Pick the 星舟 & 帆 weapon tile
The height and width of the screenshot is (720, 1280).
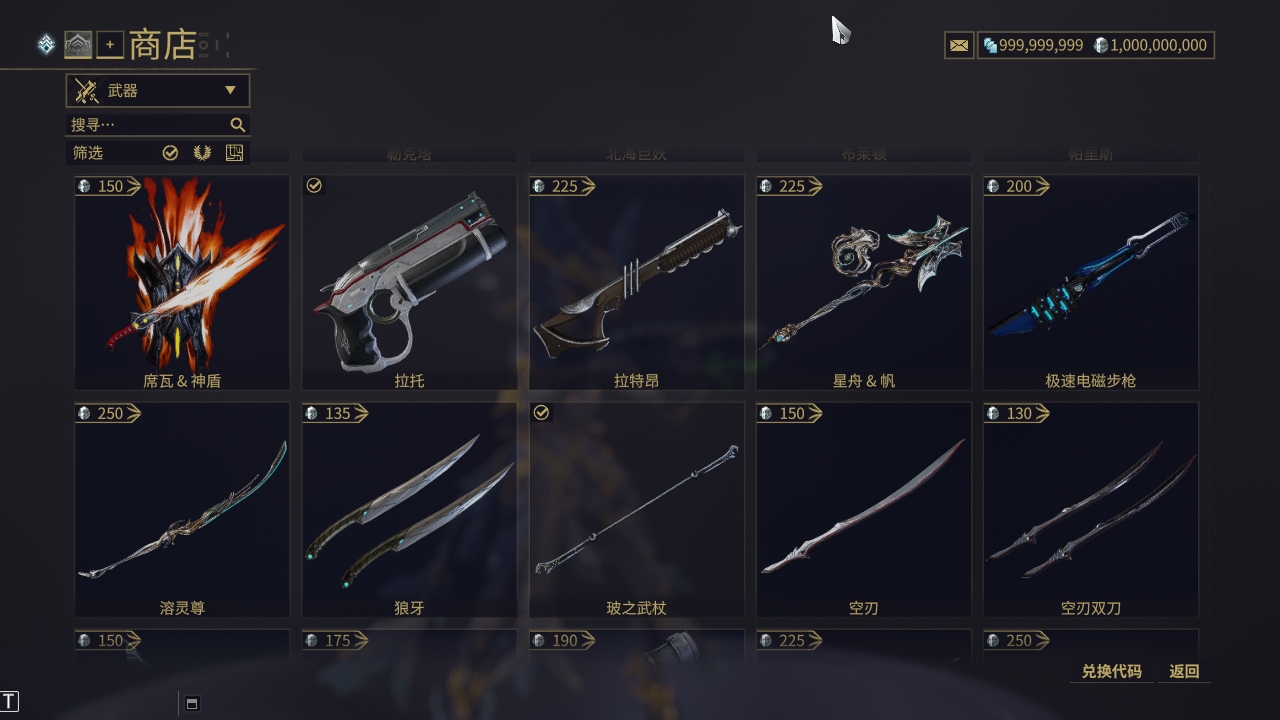863,282
